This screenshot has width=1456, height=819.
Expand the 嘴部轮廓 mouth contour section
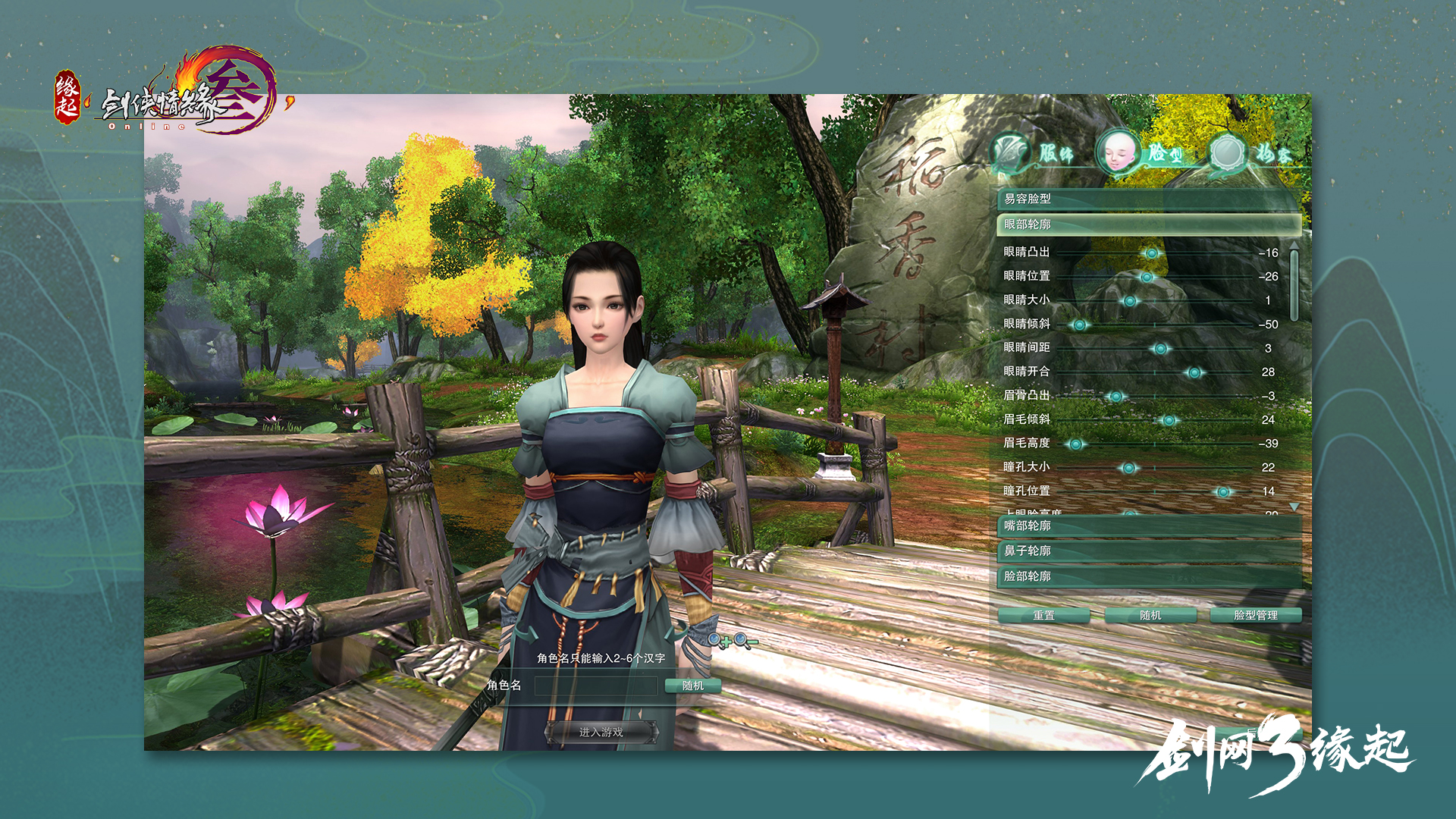coord(1148,526)
